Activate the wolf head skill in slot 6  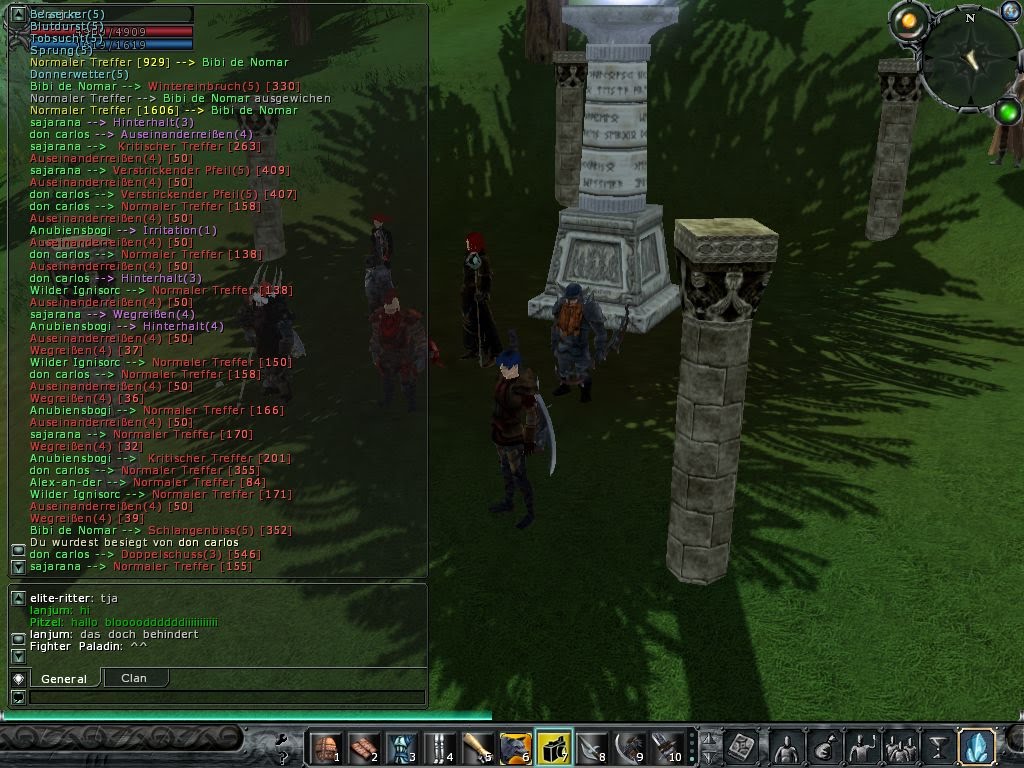[515, 748]
